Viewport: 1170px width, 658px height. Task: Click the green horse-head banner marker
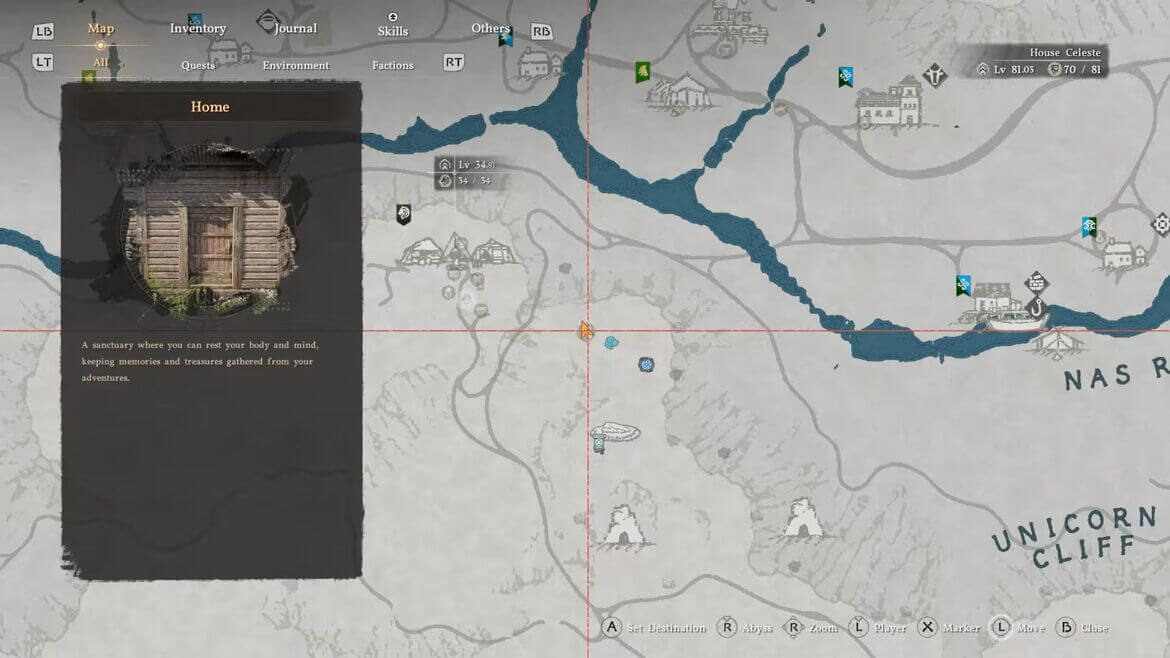pyautogui.click(x=642, y=72)
